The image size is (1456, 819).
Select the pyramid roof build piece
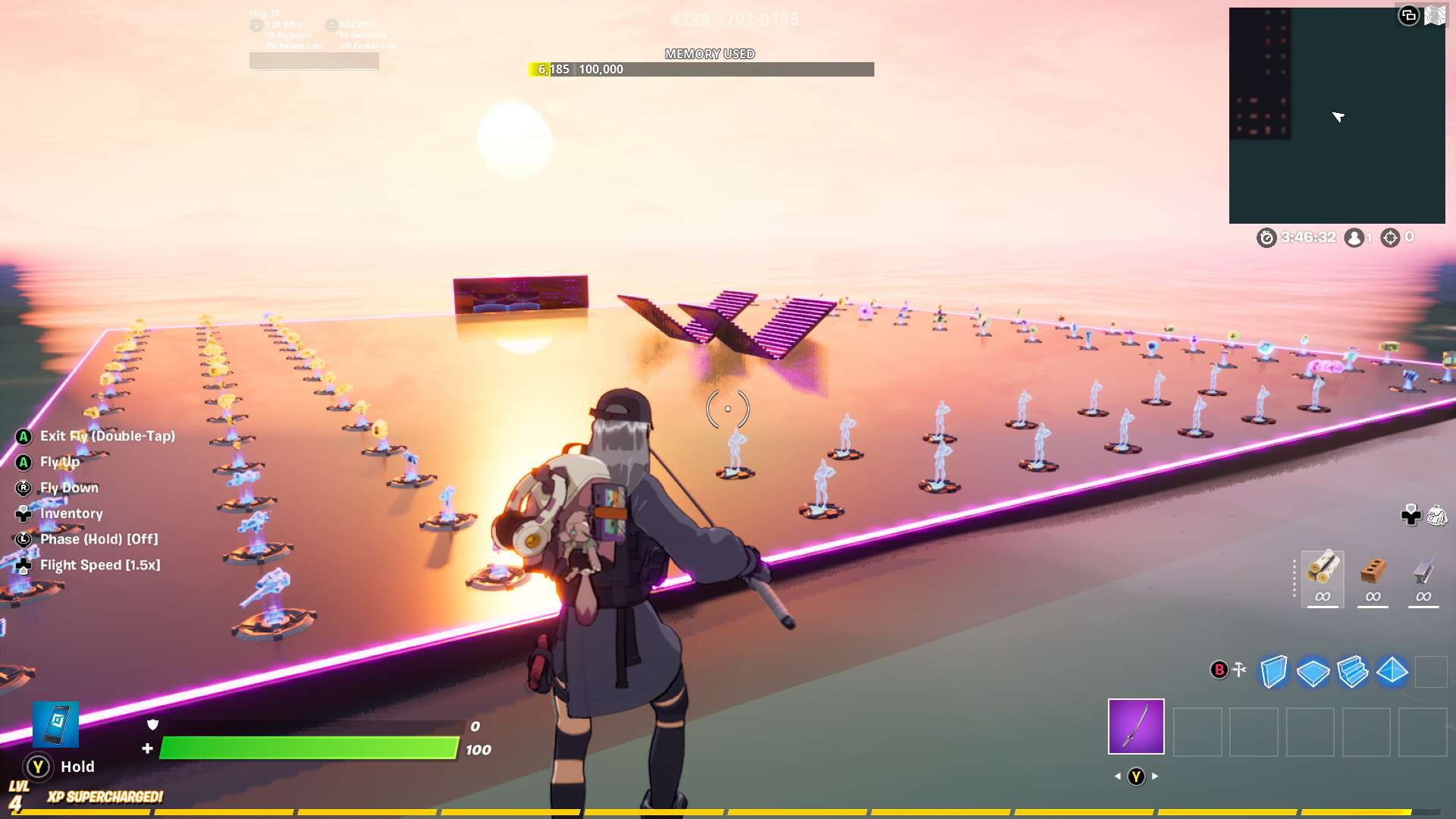click(1391, 671)
